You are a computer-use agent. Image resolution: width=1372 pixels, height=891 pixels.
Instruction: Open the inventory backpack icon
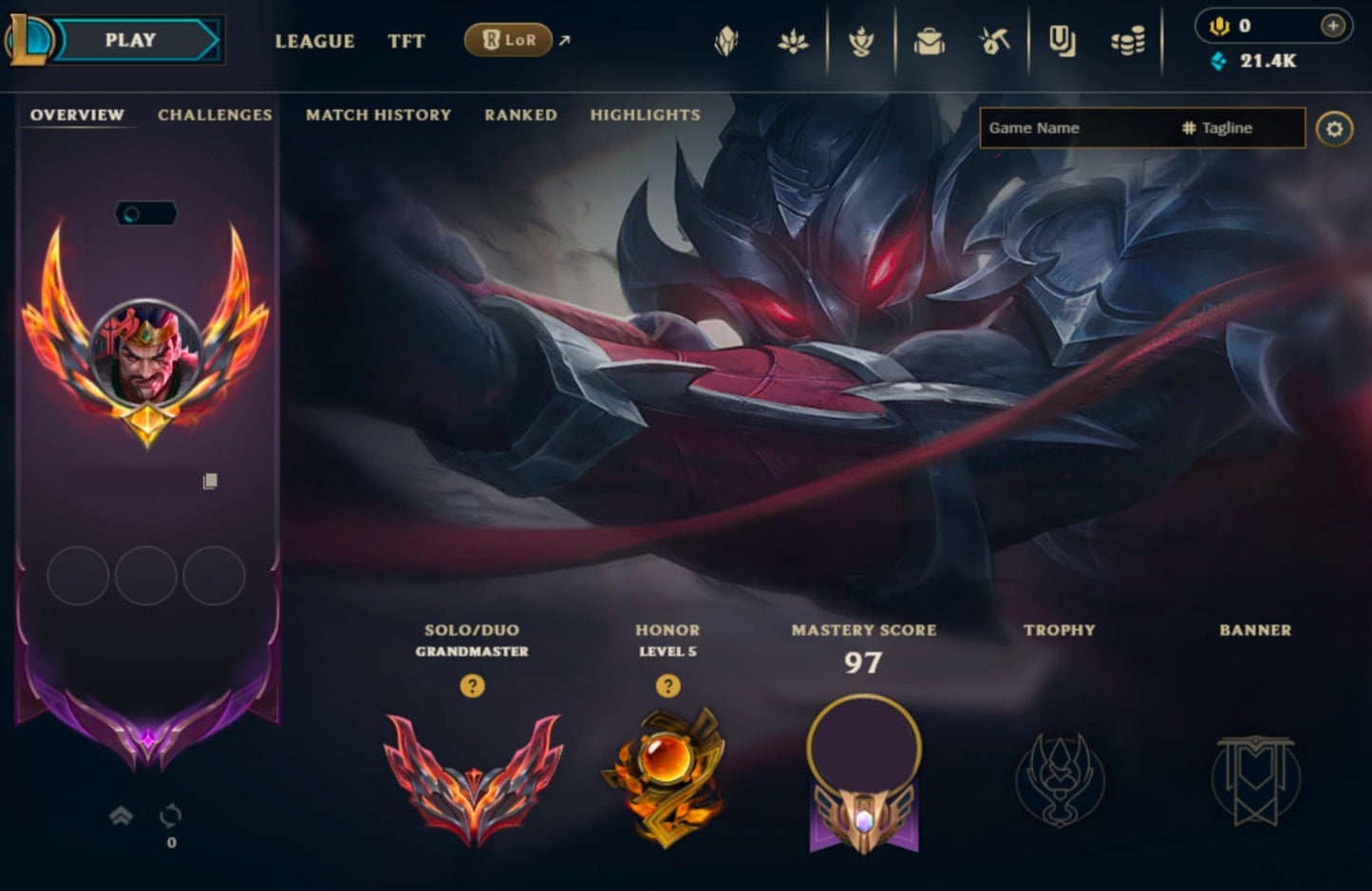point(930,40)
